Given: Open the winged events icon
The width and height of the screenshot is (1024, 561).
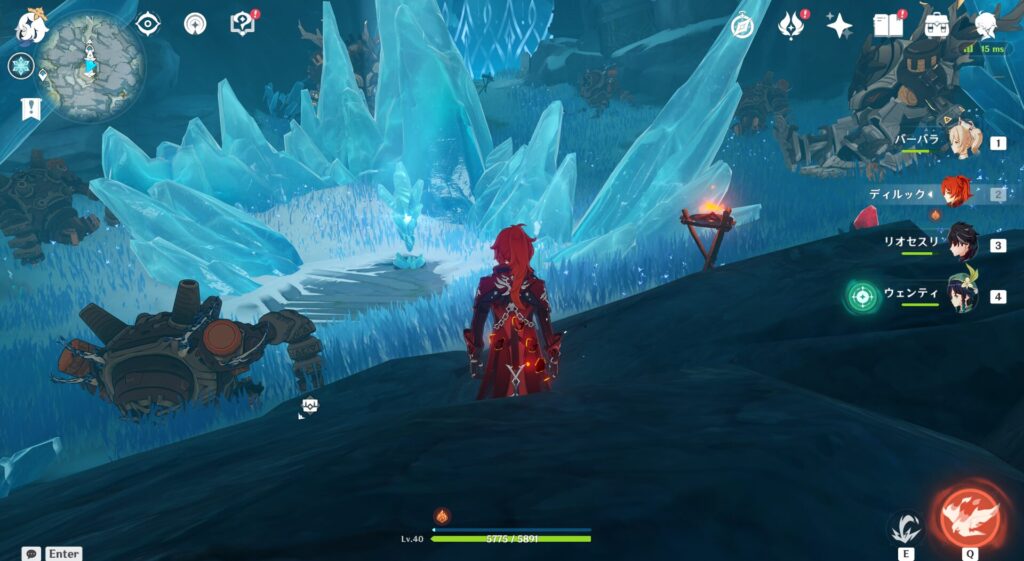Looking at the screenshot, I should click(x=791, y=26).
